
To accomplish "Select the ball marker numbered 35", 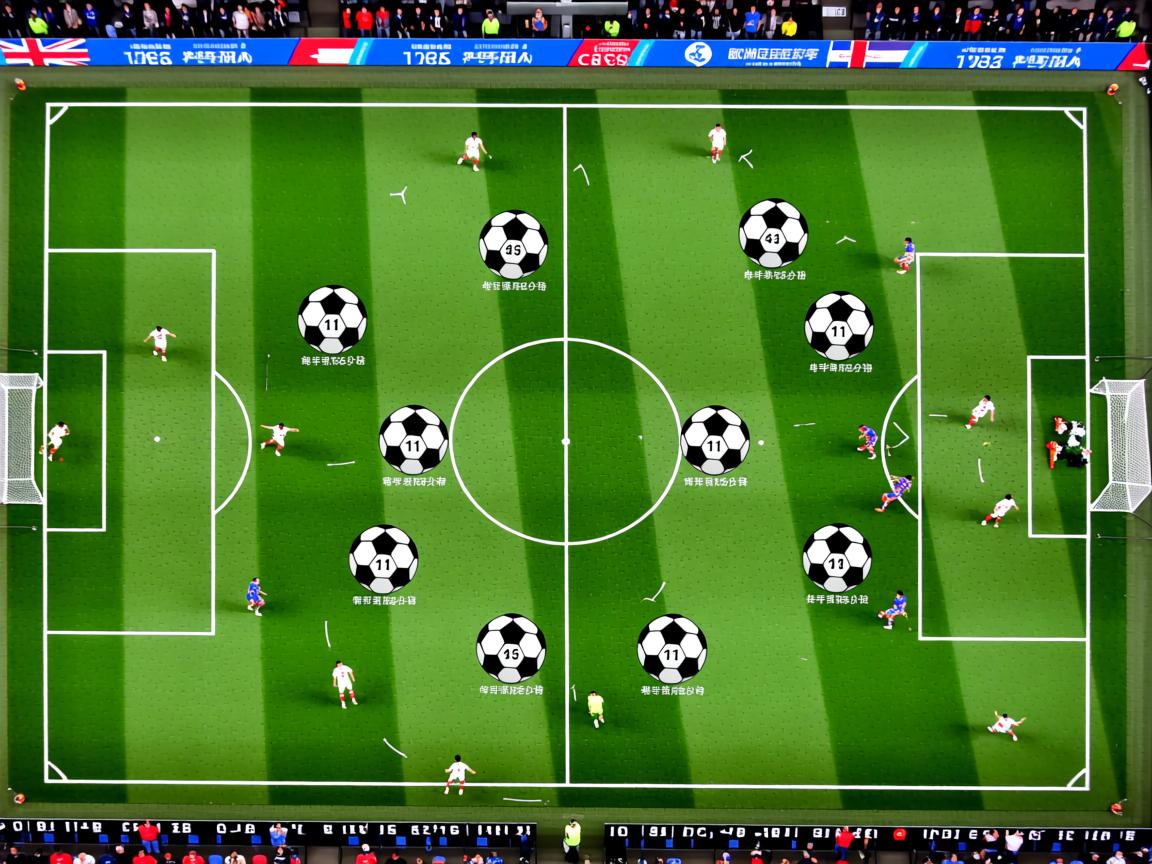I will 513,244.
